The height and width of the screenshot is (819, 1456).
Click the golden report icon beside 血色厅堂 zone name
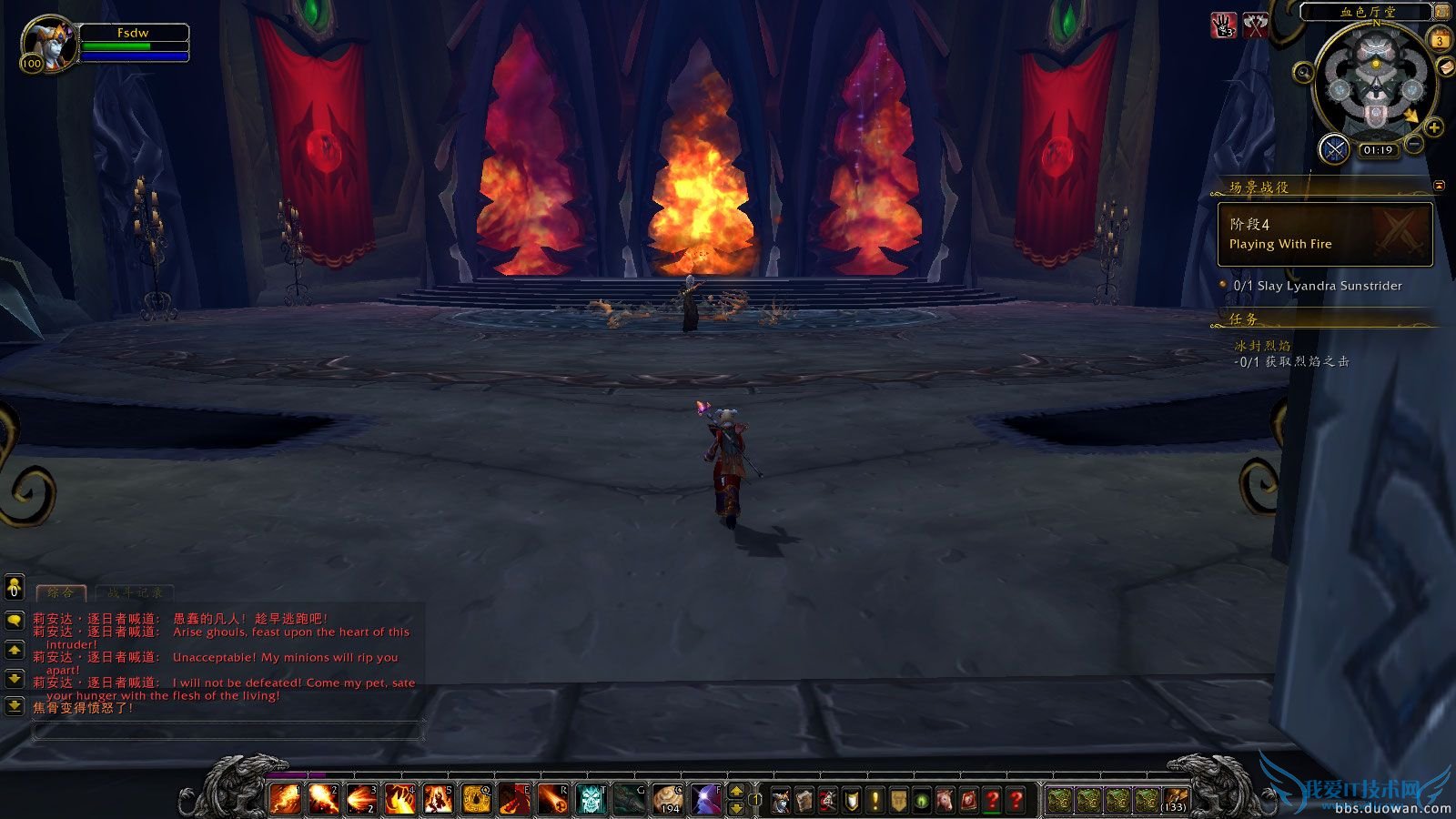1441,12
